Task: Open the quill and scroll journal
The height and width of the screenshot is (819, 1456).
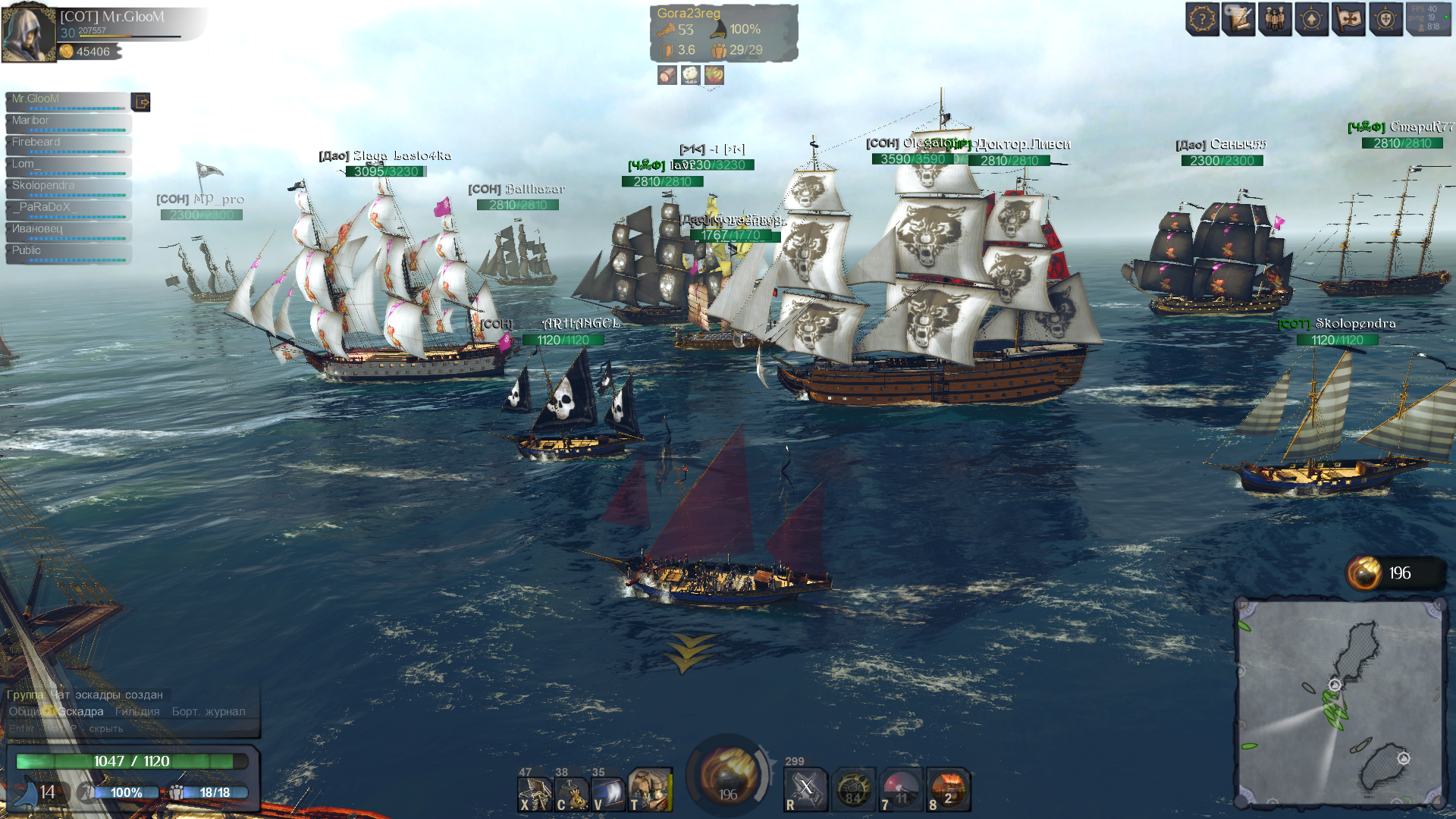Action: coord(1239,20)
